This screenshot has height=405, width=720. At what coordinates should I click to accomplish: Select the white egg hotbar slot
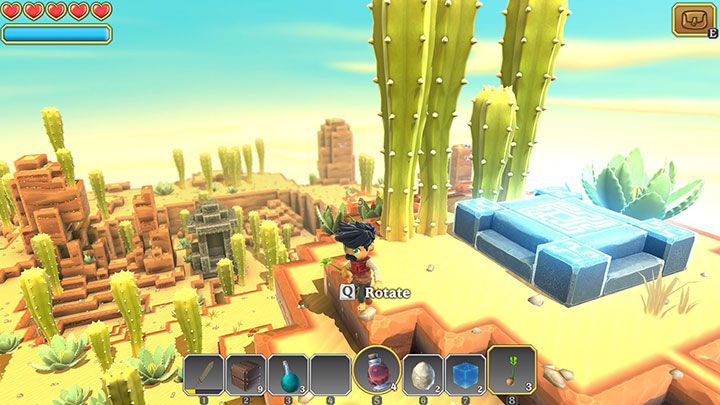coord(423,376)
